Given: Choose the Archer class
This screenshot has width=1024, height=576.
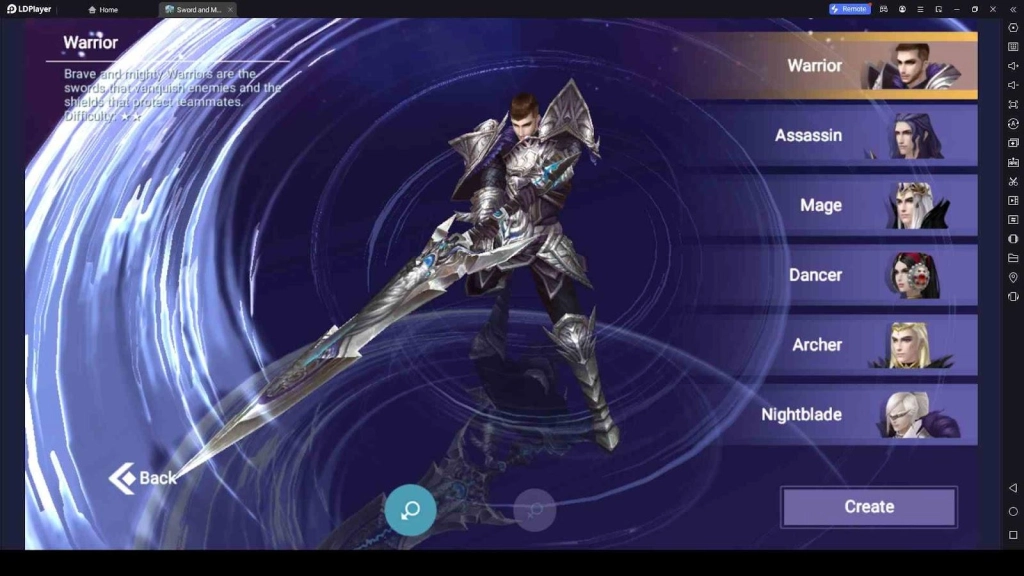Looking at the screenshot, I should click(x=840, y=345).
